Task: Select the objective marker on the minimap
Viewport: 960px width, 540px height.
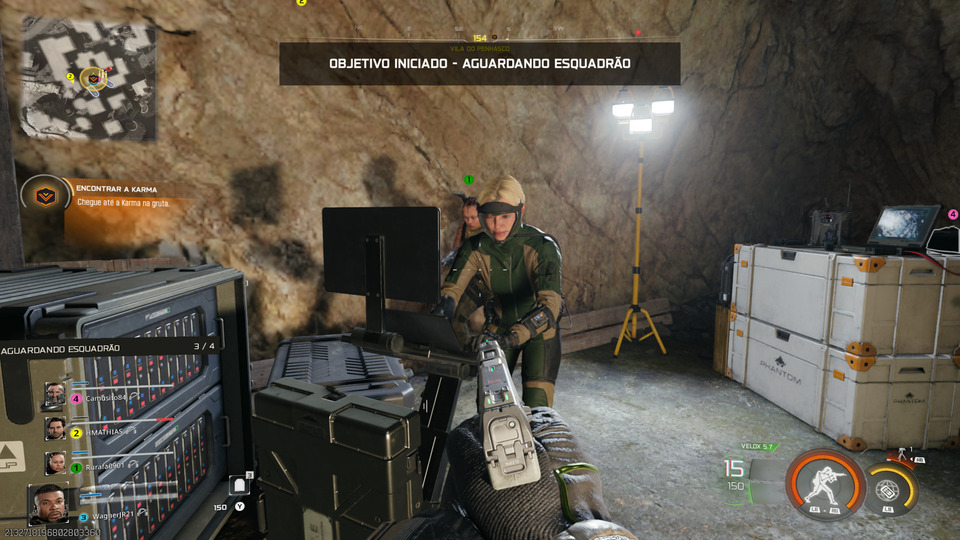Action: click(x=94, y=76)
